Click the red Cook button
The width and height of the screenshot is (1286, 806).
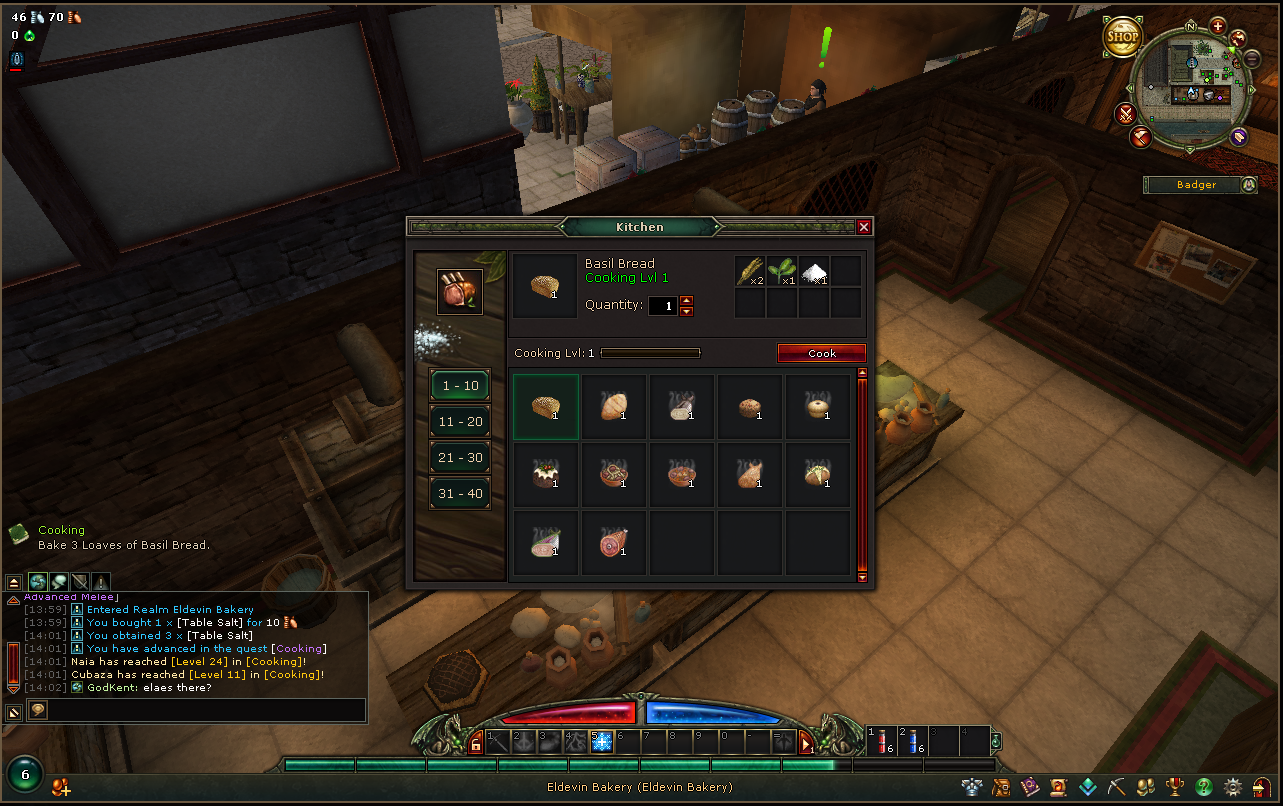[x=821, y=353]
